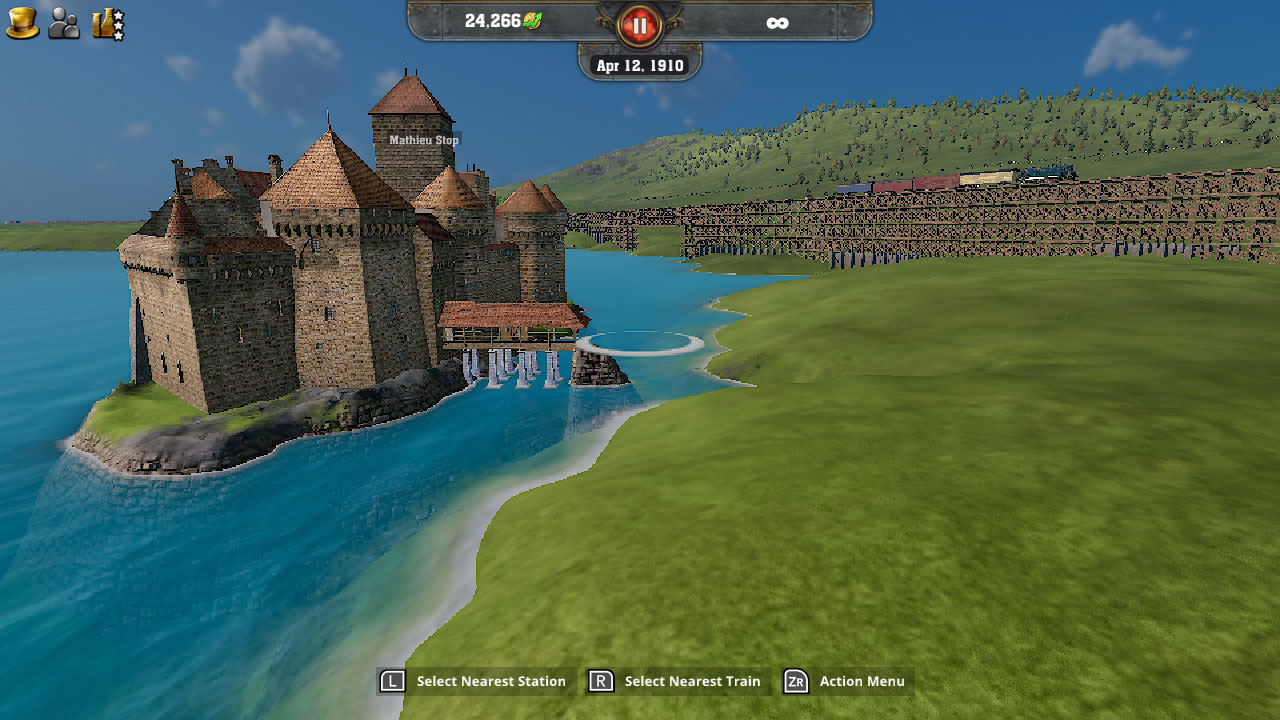
Task: Open the Mathieu Stop station label
Action: point(422,140)
